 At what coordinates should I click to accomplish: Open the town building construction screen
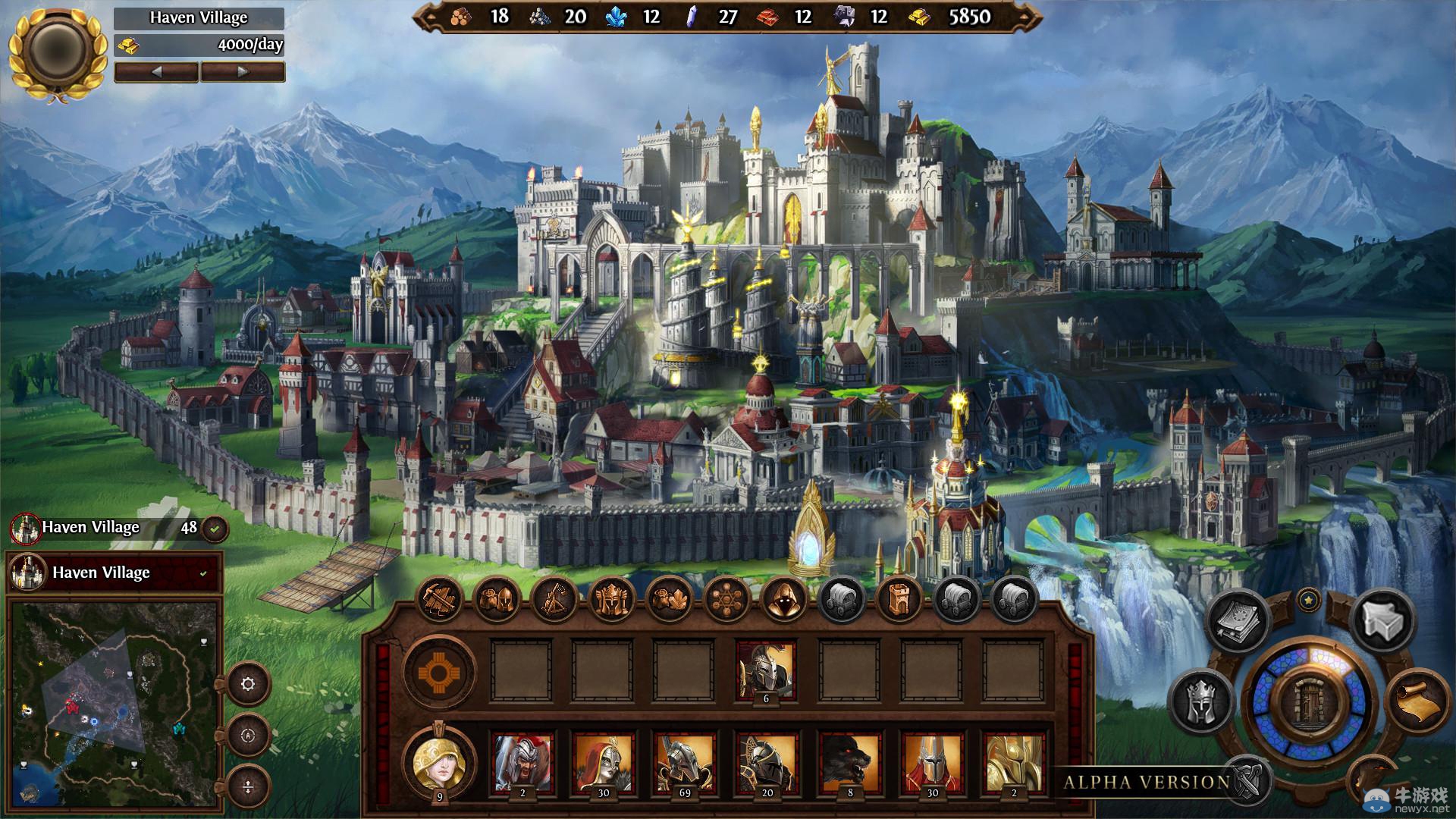pos(440,601)
